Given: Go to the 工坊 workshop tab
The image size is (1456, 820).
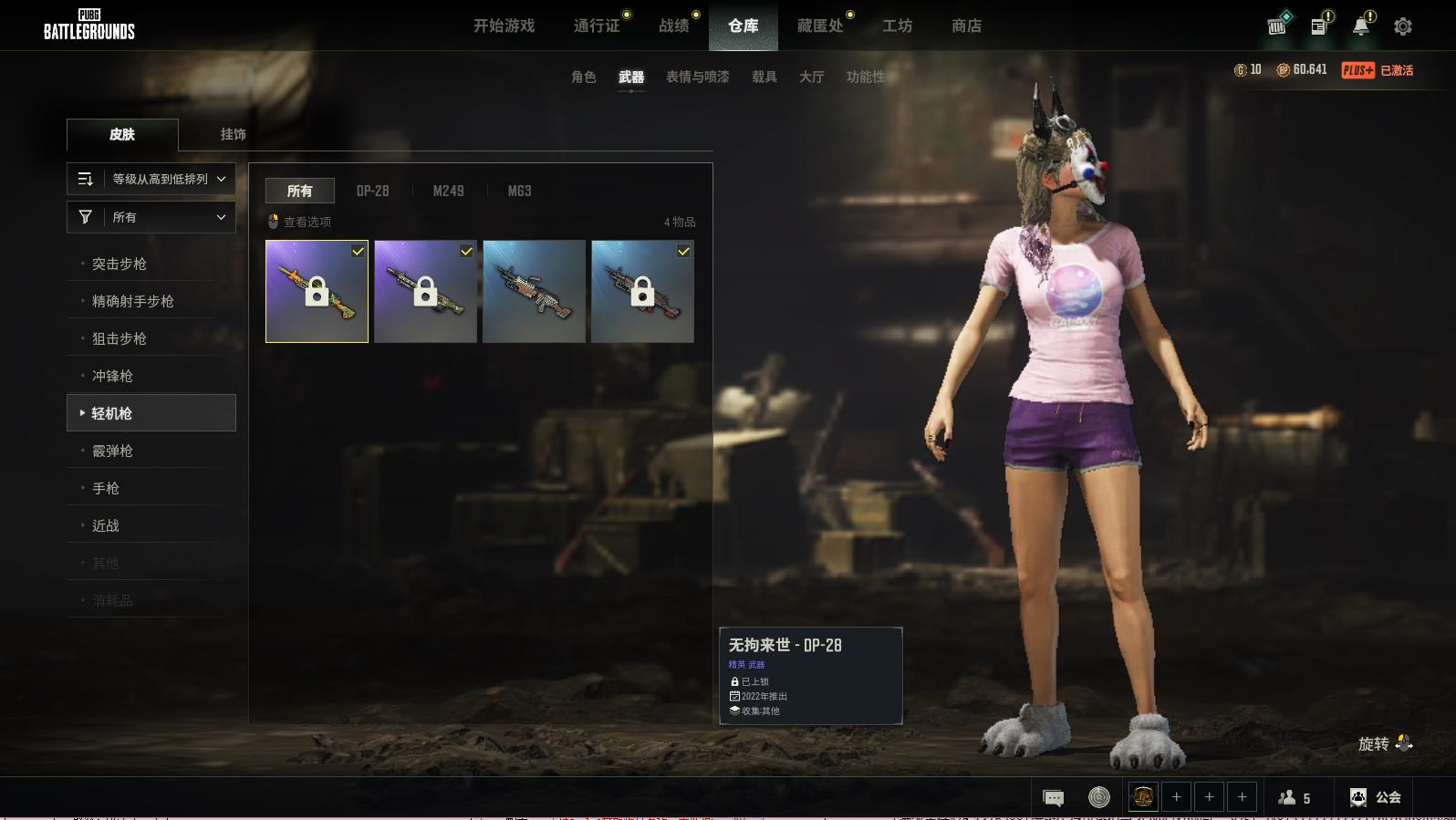Looking at the screenshot, I should pos(897,26).
